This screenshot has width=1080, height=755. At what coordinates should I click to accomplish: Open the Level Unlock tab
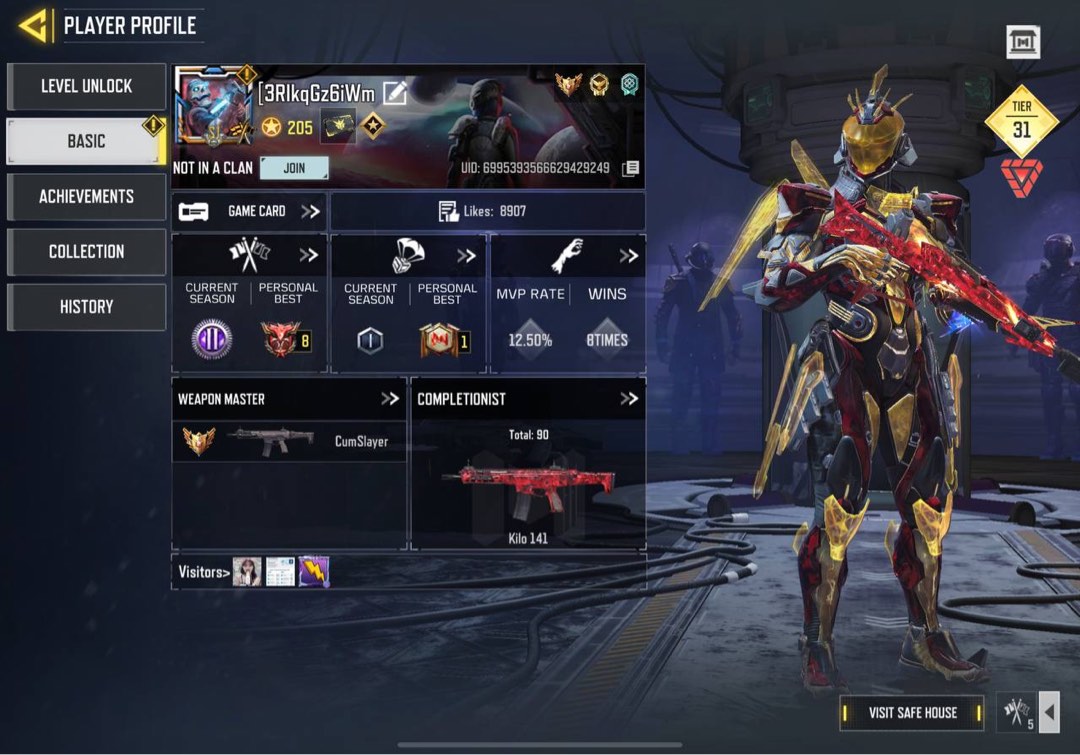tap(86, 87)
